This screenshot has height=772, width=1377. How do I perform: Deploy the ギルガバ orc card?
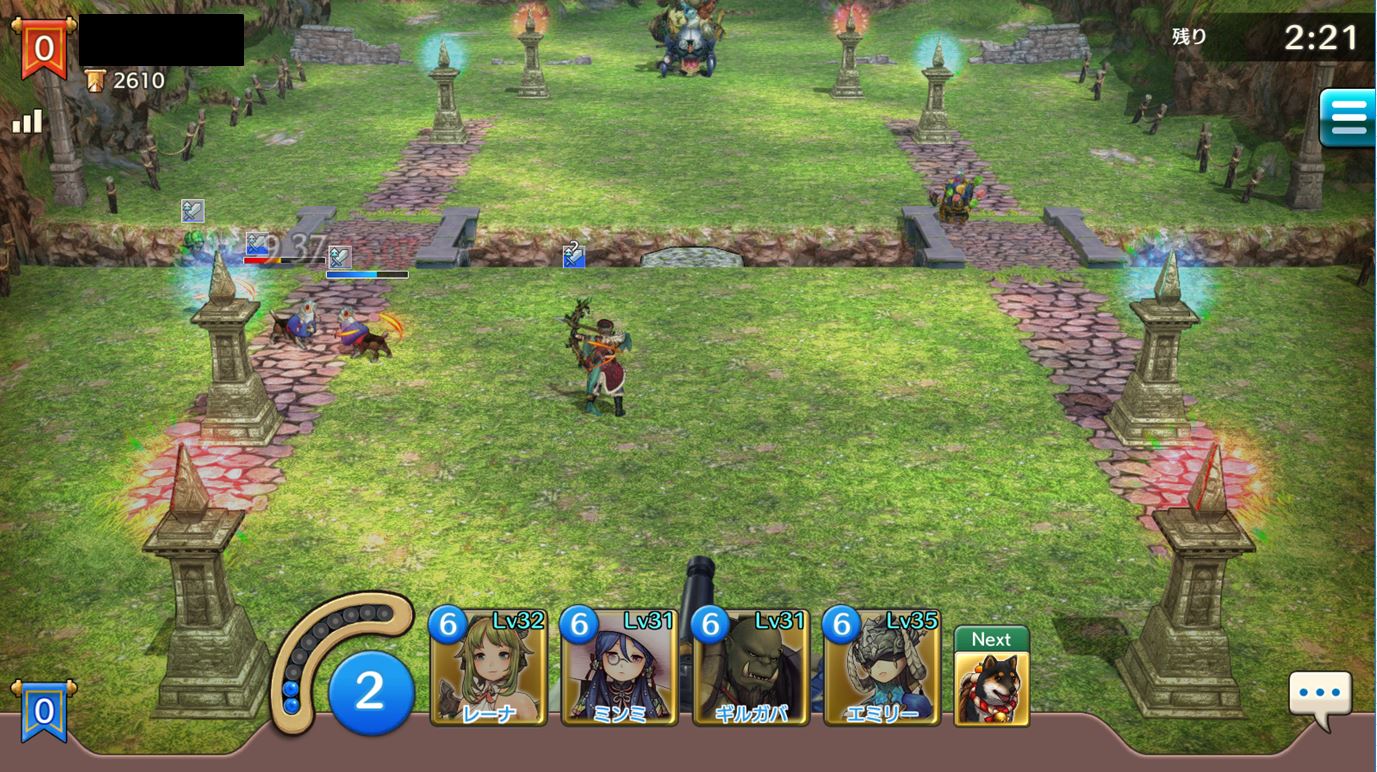click(751, 668)
